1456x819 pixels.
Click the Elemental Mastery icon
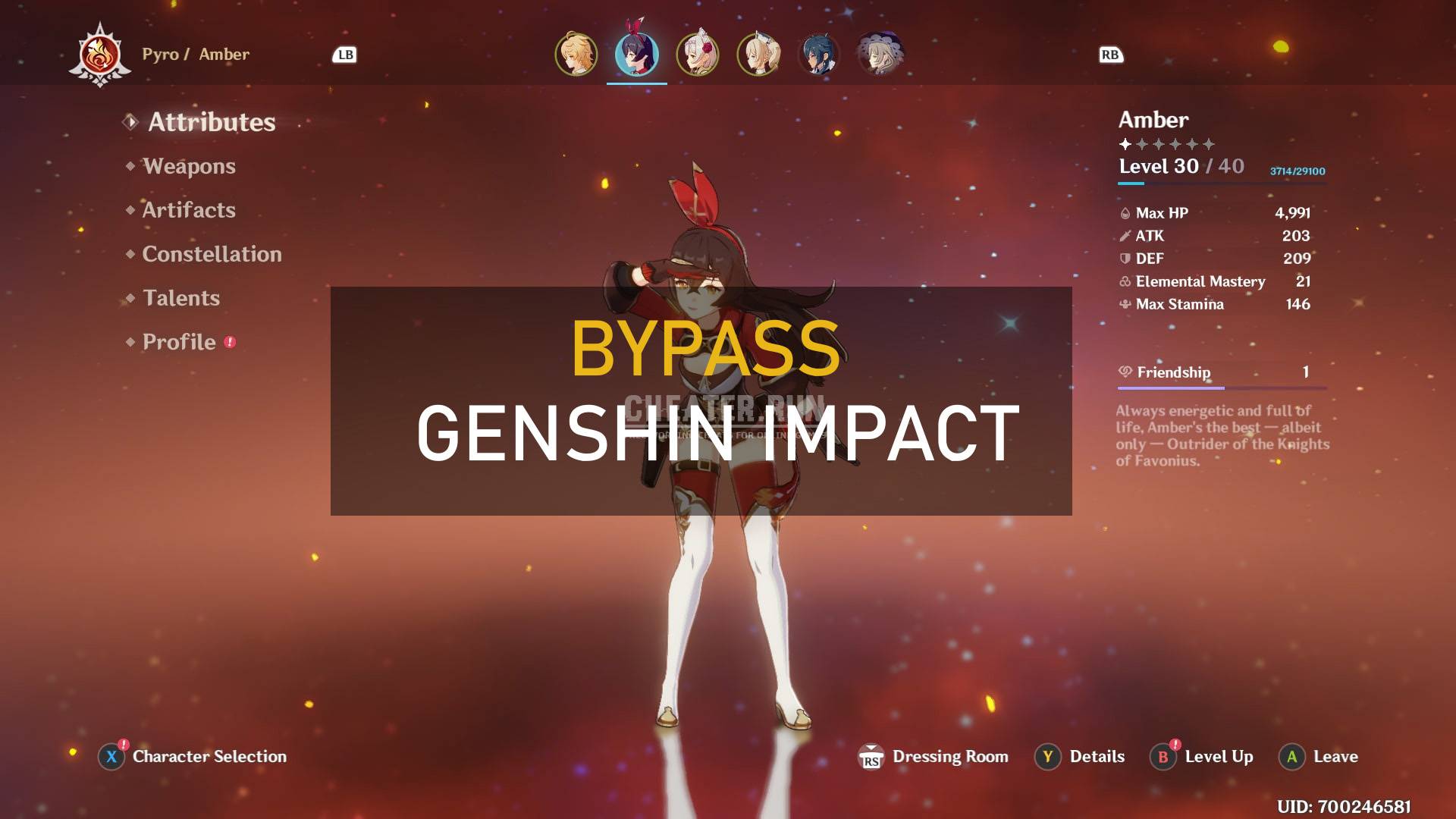point(1124,281)
